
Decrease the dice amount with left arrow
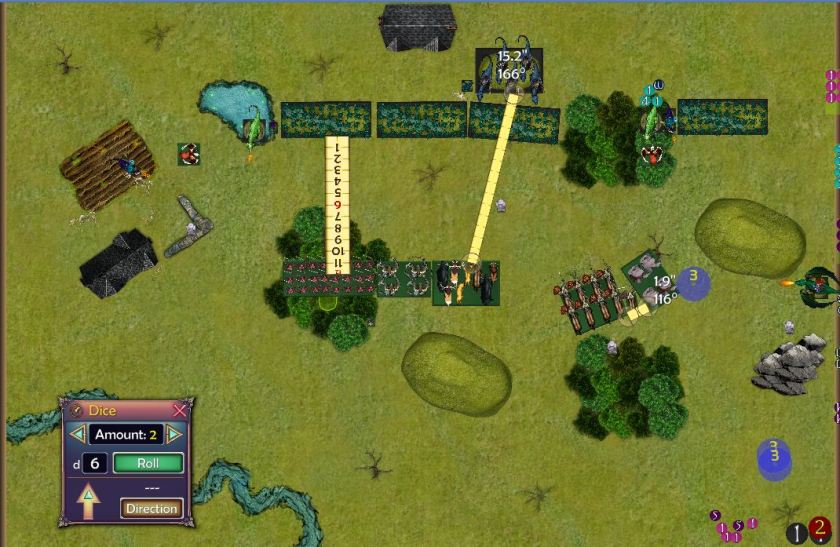(77, 434)
